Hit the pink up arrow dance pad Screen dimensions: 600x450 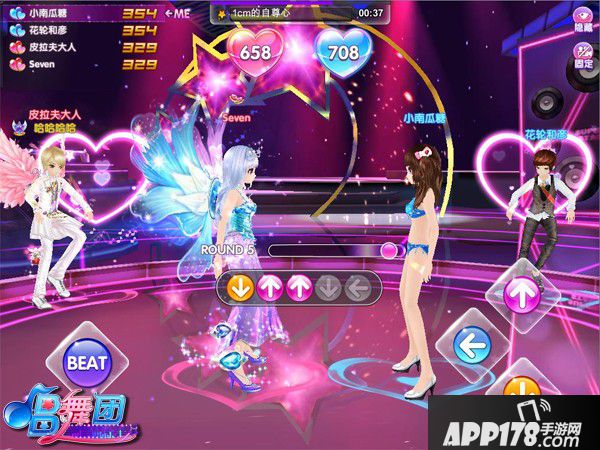520,294
